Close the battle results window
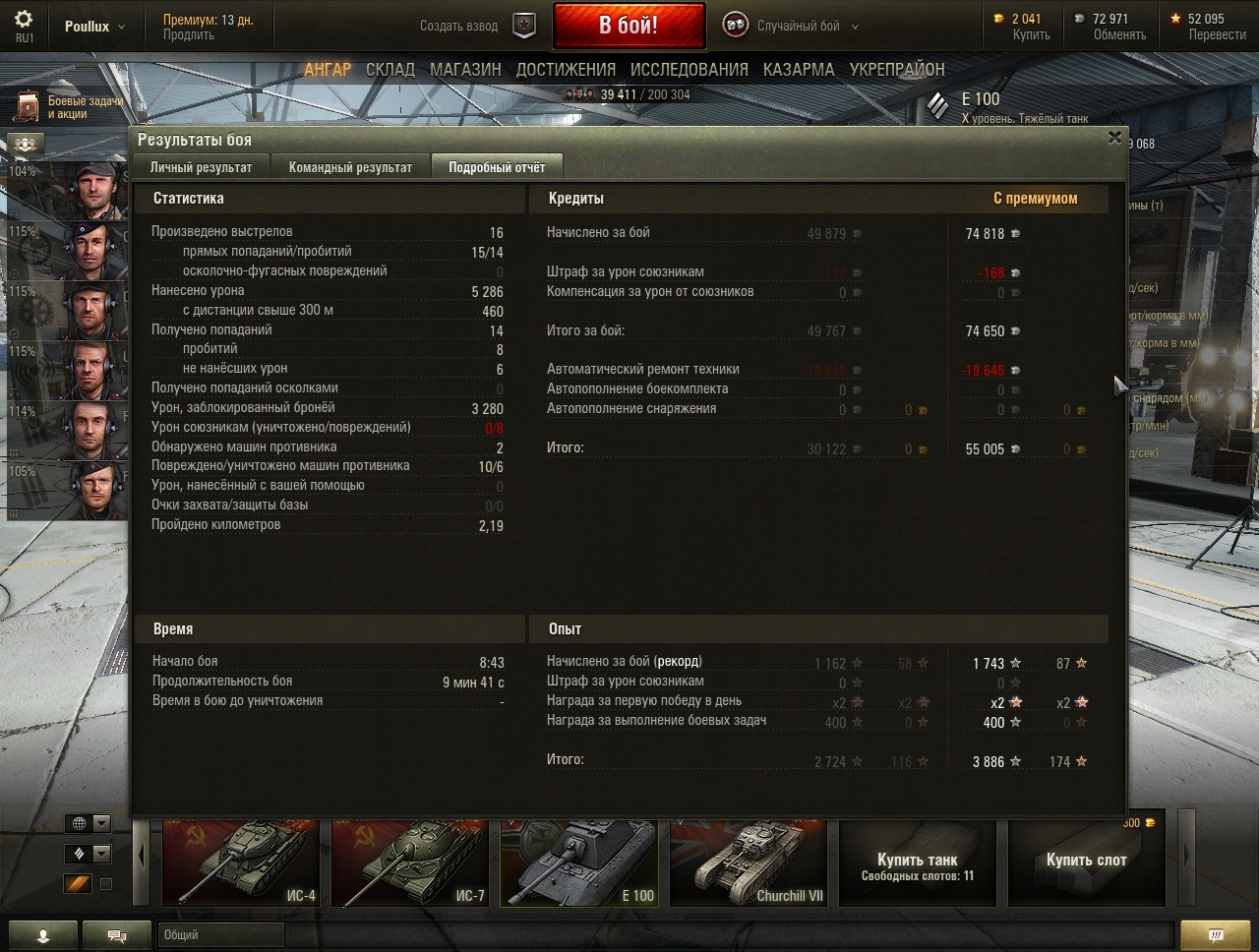Viewport: 1259px width, 952px height. coord(1114,138)
